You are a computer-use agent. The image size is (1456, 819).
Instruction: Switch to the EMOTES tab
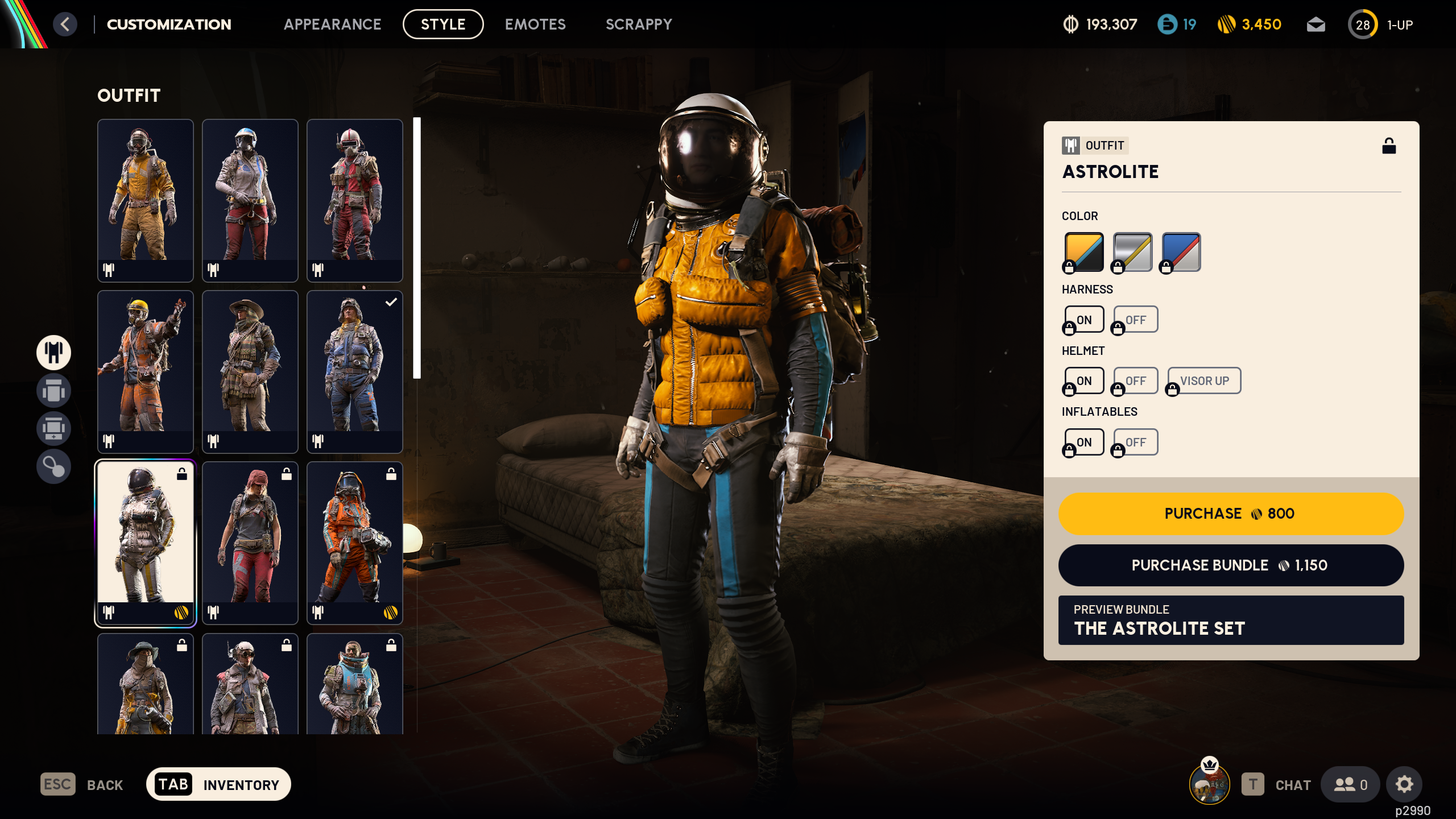[x=535, y=24]
